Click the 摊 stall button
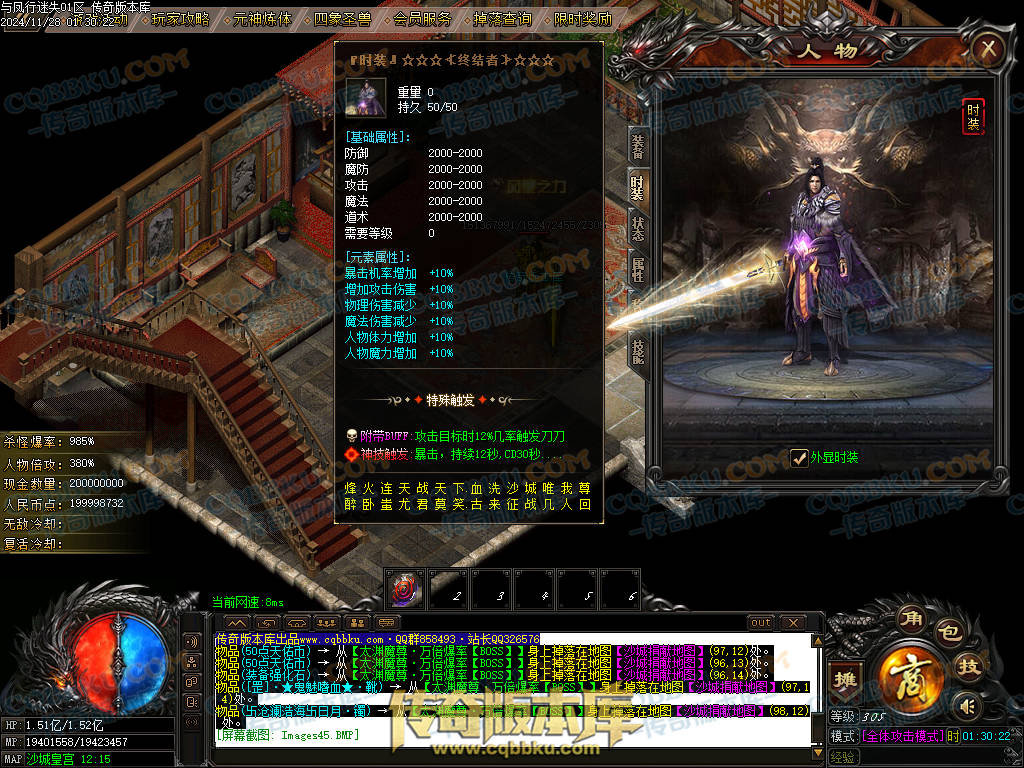This screenshot has height=768, width=1024. pos(846,678)
